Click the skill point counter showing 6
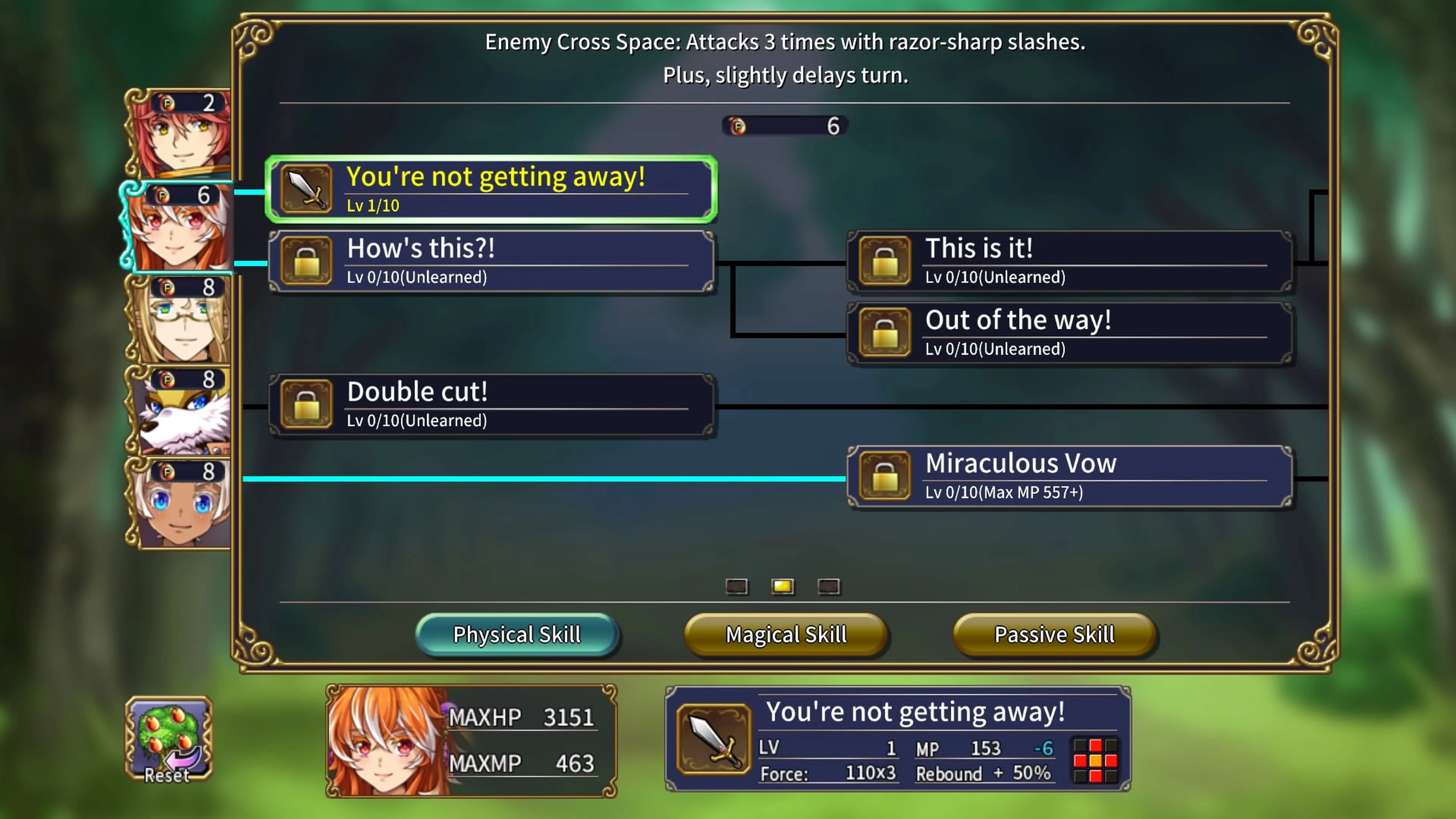The height and width of the screenshot is (819, 1456). (785, 126)
